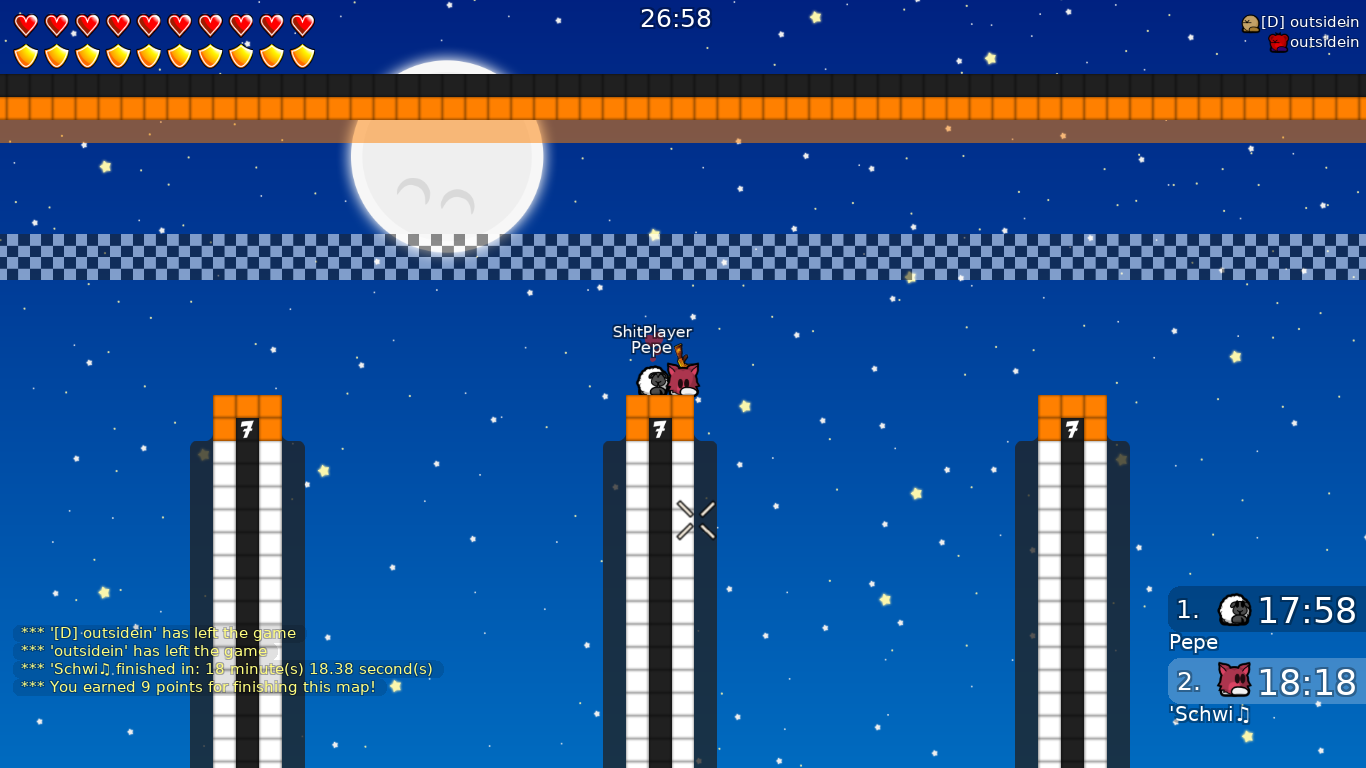Image resolution: width=1366 pixels, height=768 pixels.
Task: Click the game timer showing 26:58
Action: click(676, 18)
